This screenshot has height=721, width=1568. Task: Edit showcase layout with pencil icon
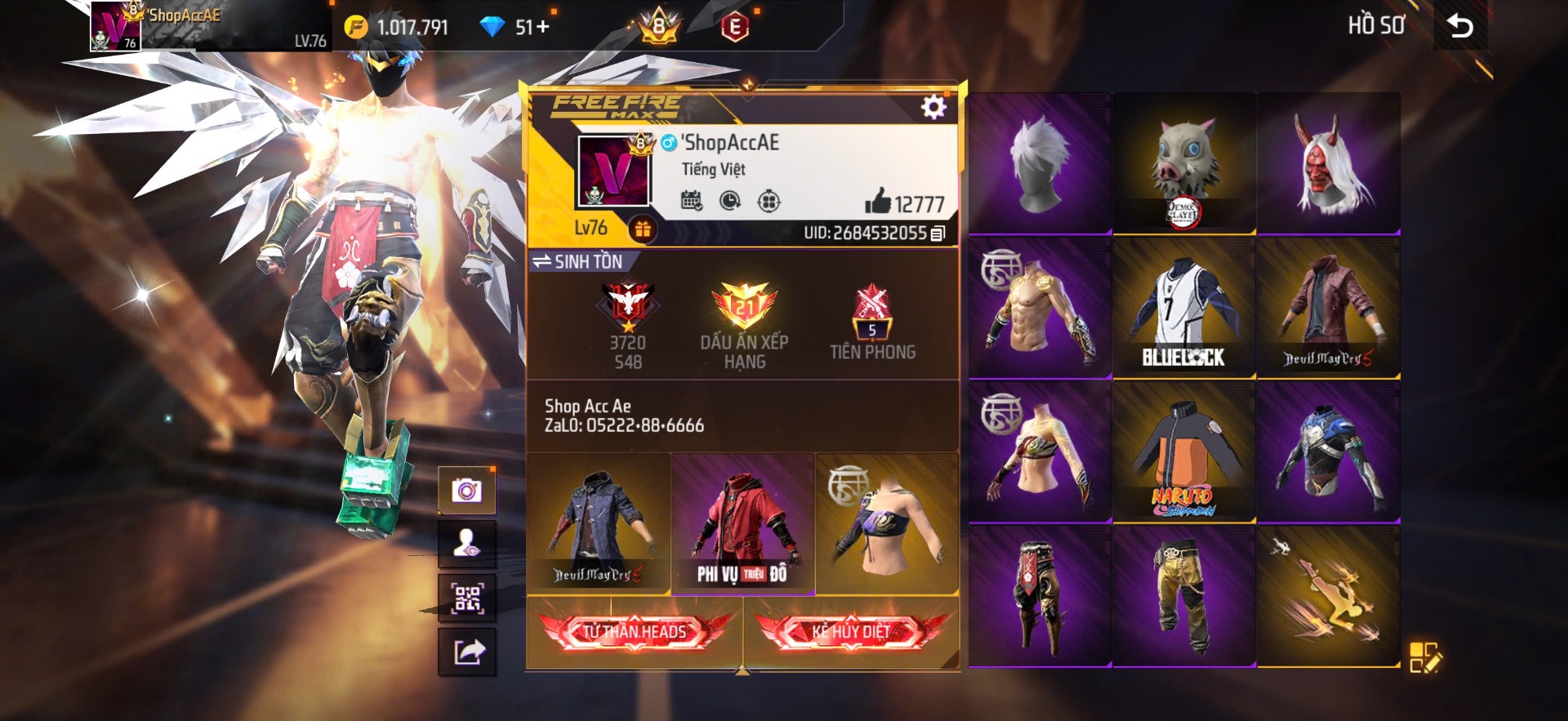1425,657
